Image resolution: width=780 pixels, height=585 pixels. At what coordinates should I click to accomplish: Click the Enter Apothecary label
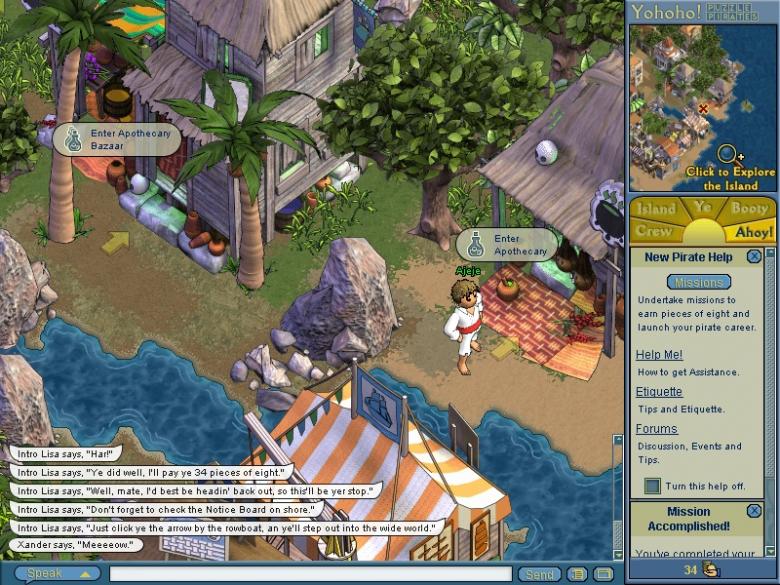tap(507, 245)
